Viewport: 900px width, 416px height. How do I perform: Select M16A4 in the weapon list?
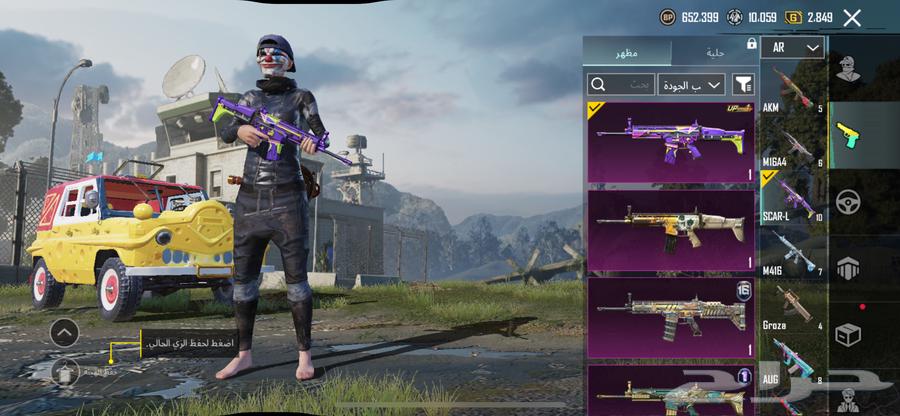coord(792,144)
